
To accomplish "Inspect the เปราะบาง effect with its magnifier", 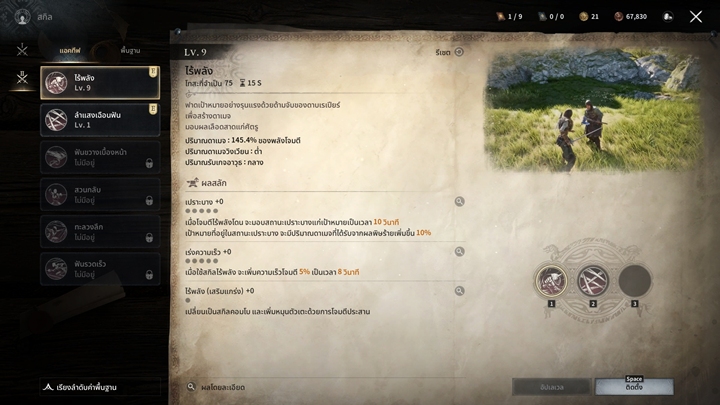I will [x=460, y=202].
